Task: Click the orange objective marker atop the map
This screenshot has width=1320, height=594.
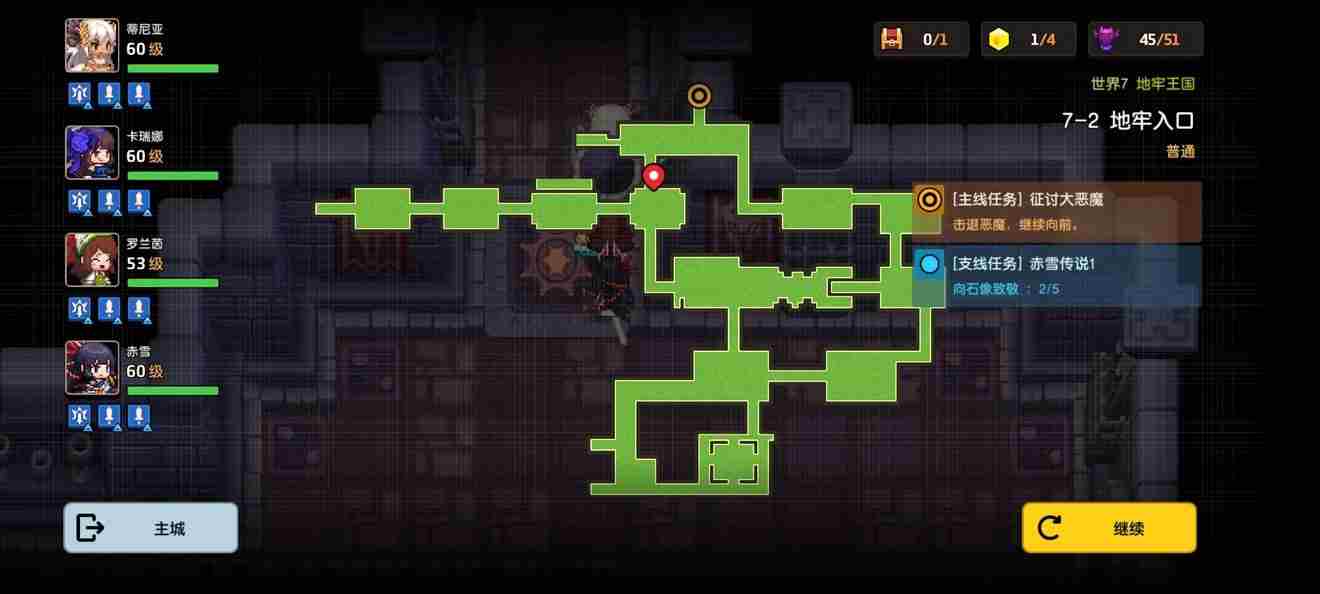Action: [x=699, y=95]
